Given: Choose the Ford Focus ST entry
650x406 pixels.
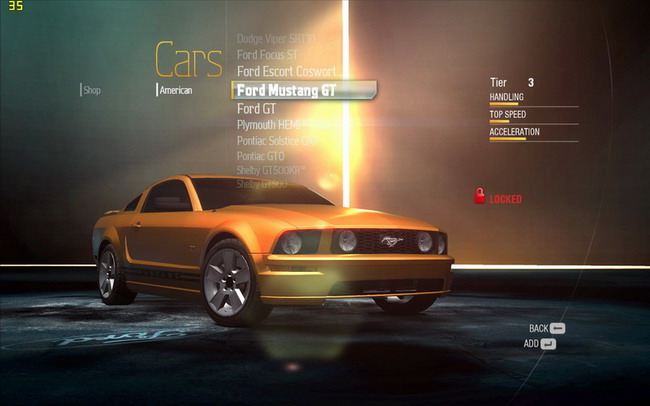Looking at the screenshot, I should tap(267, 55).
